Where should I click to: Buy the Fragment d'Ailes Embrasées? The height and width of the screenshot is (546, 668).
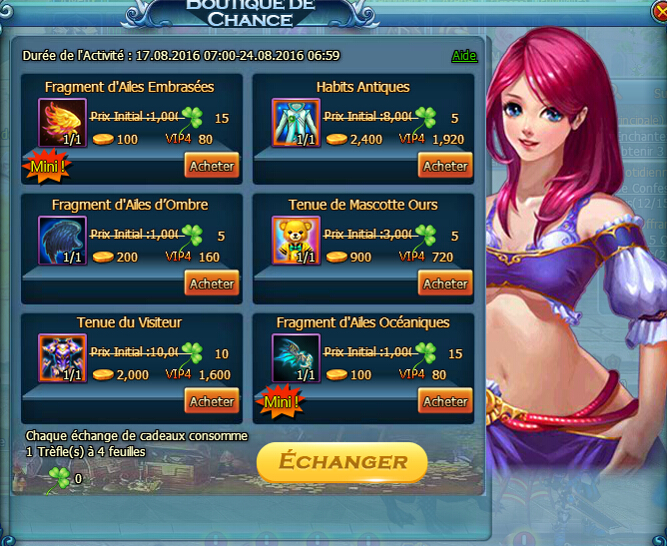[211, 166]
